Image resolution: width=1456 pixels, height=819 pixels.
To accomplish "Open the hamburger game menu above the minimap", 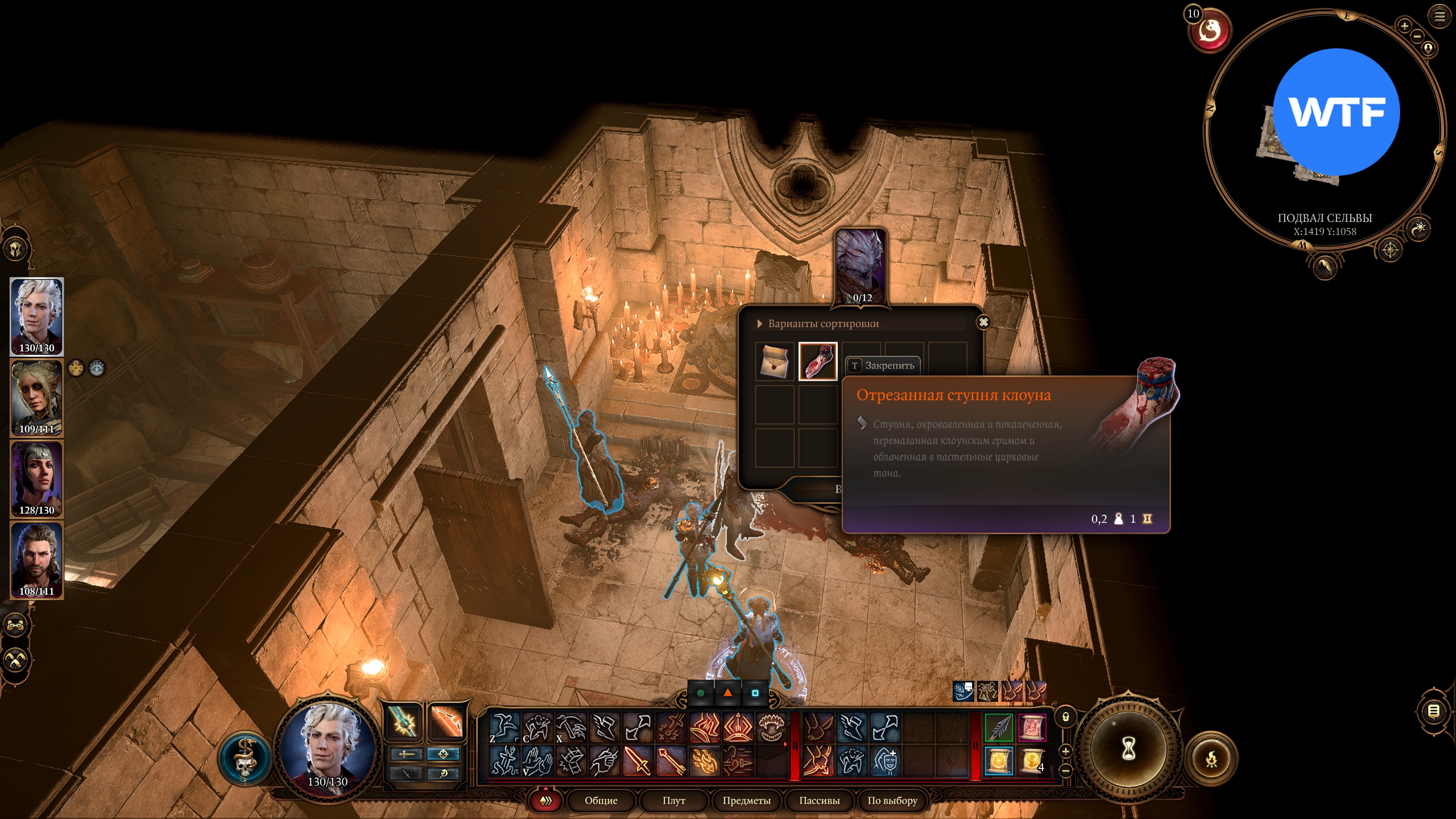I will (x=1440, y=16).
